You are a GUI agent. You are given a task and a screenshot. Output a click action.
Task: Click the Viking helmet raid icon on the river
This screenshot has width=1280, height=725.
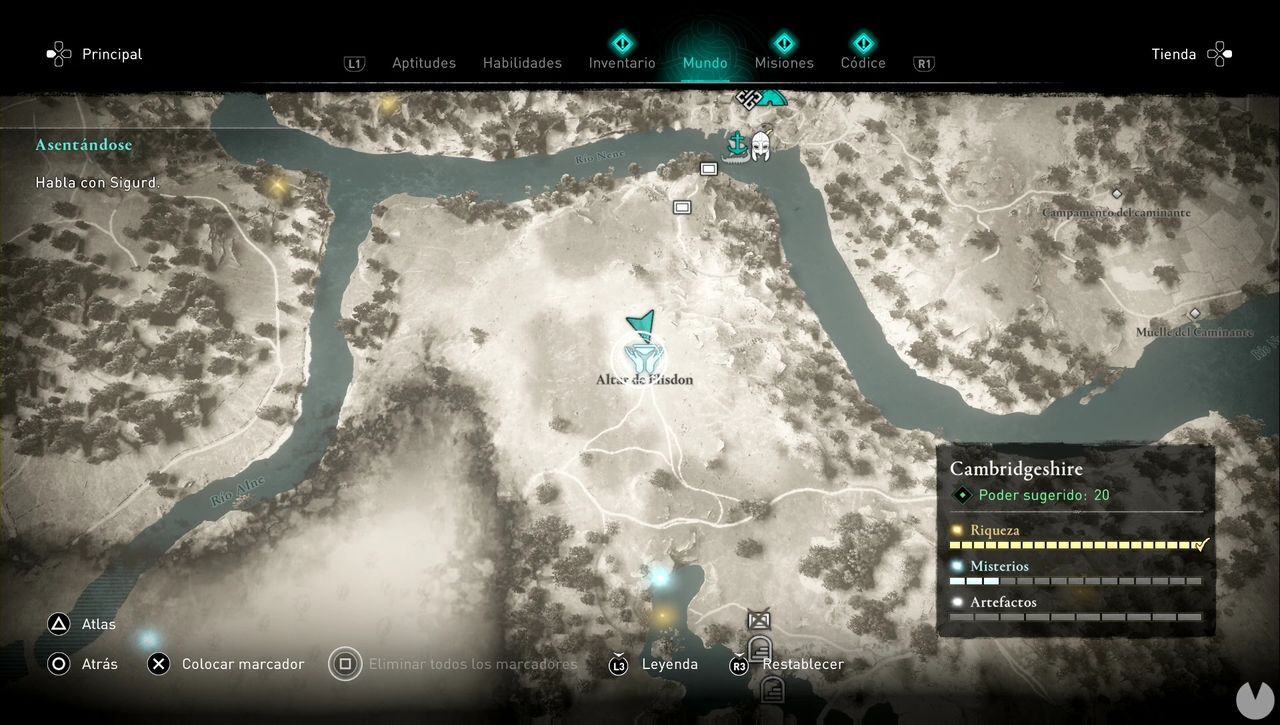[x=760, y=146]
